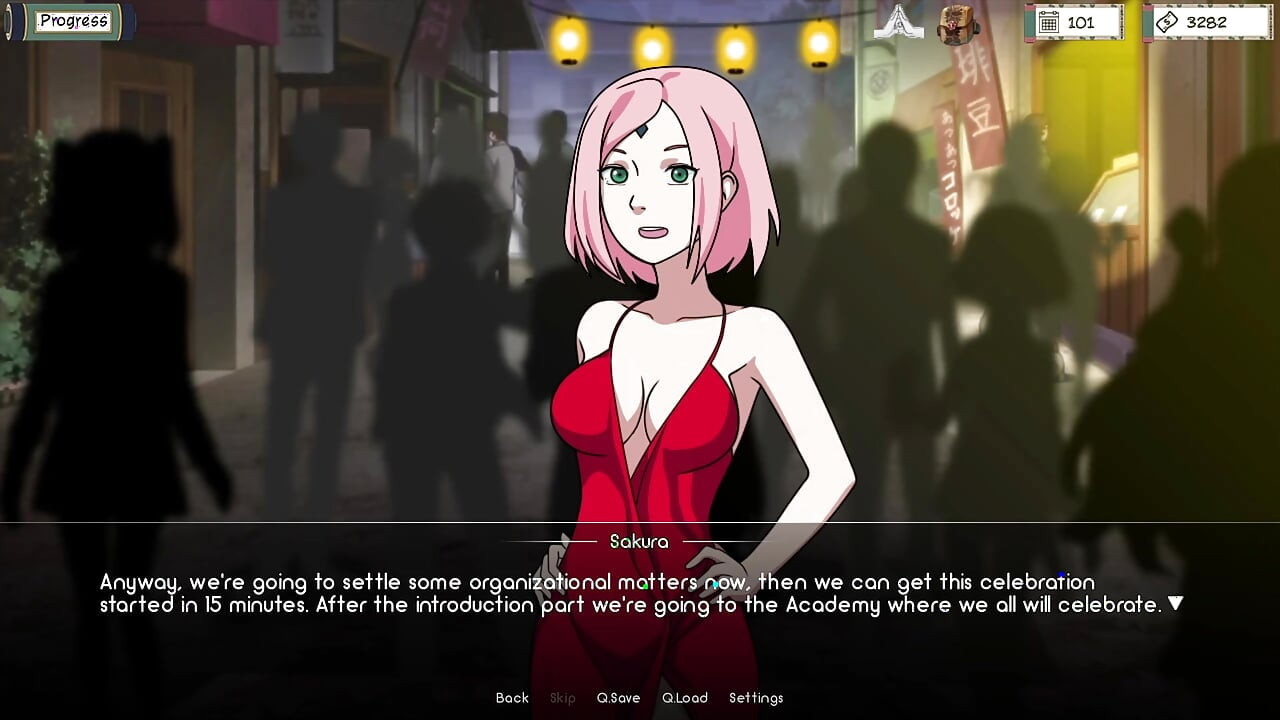Viewport: 1280px width, 720px height.
Task: Quick load using "Q.Load"
Action: point(685,697)
